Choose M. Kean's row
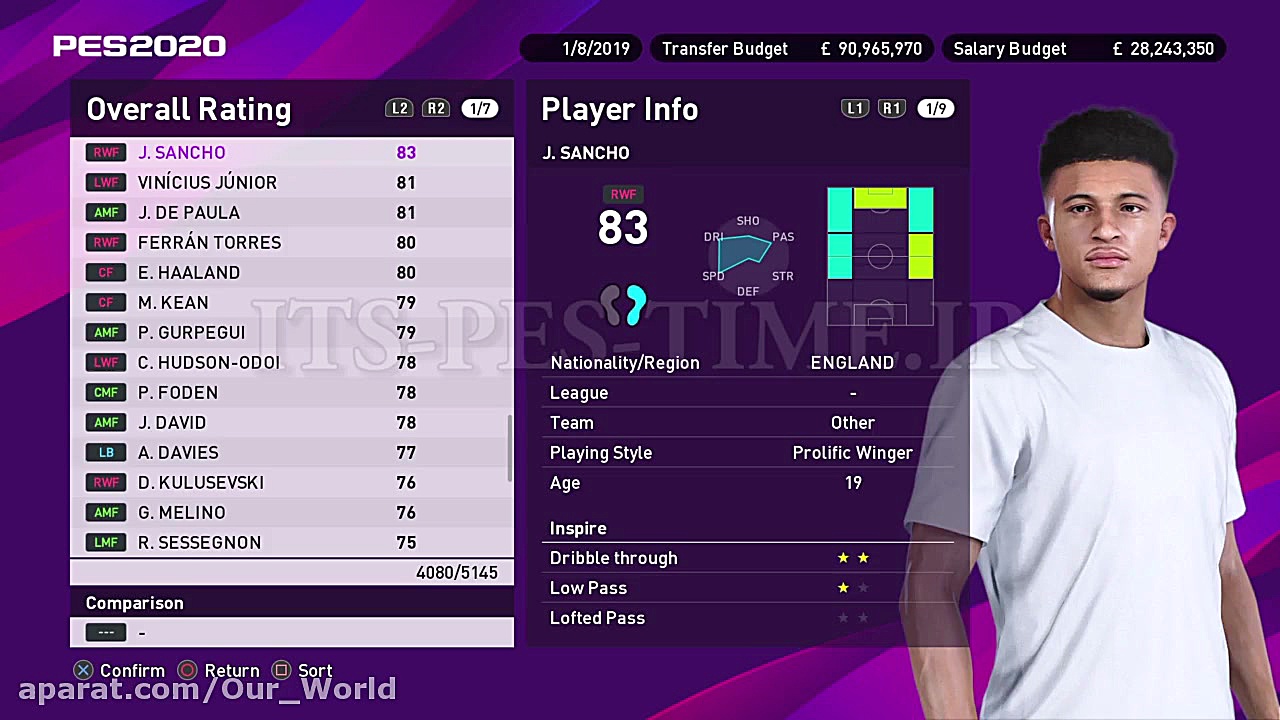 (290, 302)
